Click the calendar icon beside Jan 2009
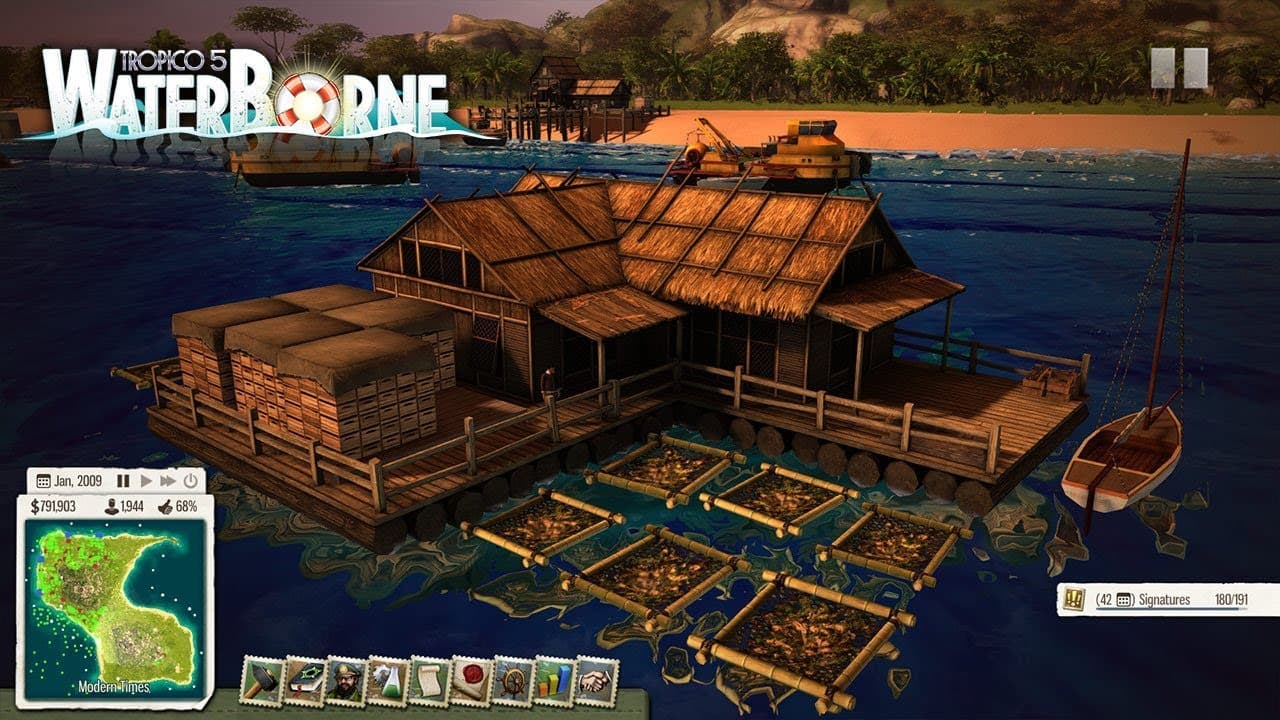1280x720 pixels. pyautogui.click(x=44, y=481)
